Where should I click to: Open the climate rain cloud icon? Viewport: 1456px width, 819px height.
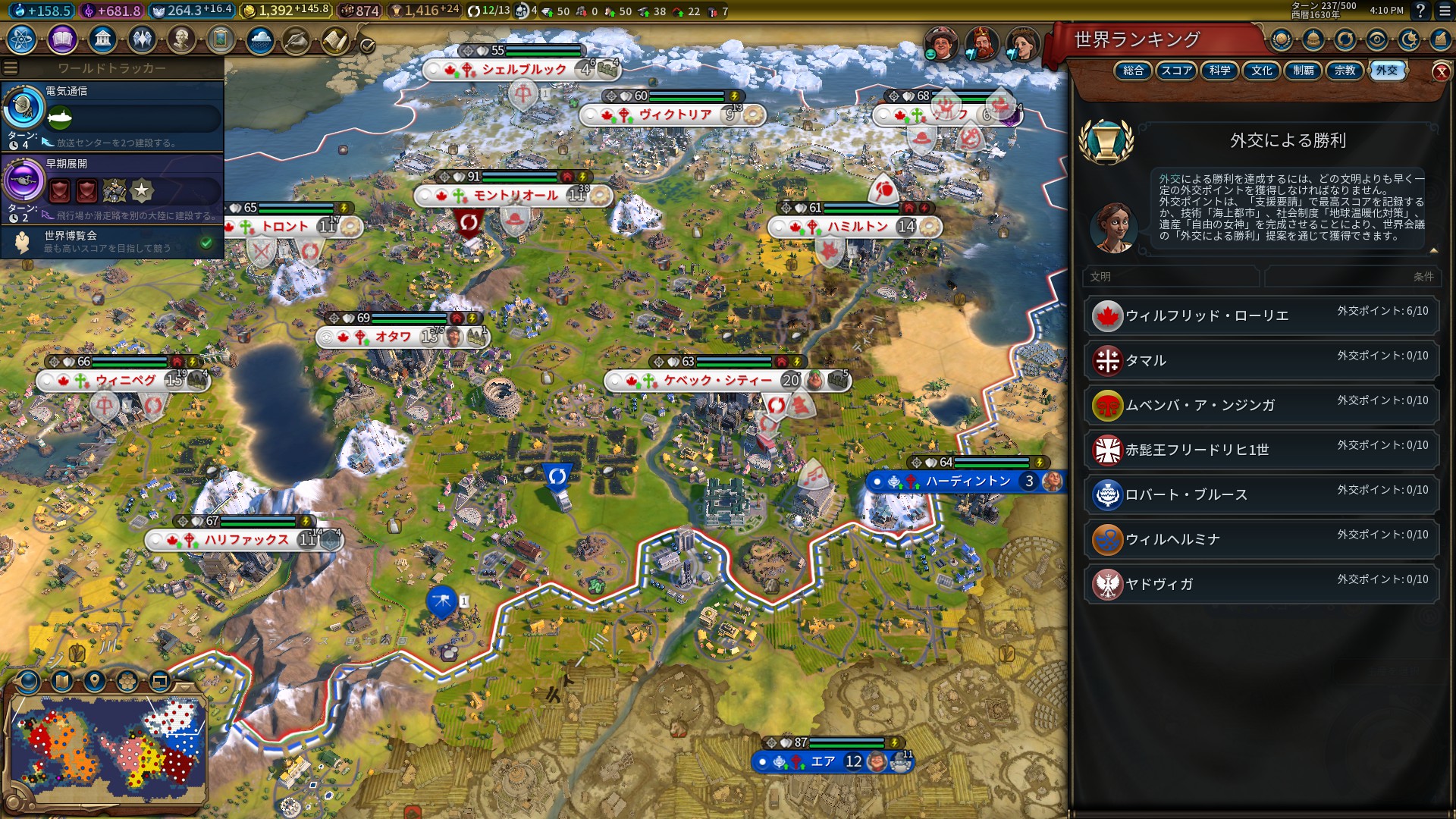260,40
